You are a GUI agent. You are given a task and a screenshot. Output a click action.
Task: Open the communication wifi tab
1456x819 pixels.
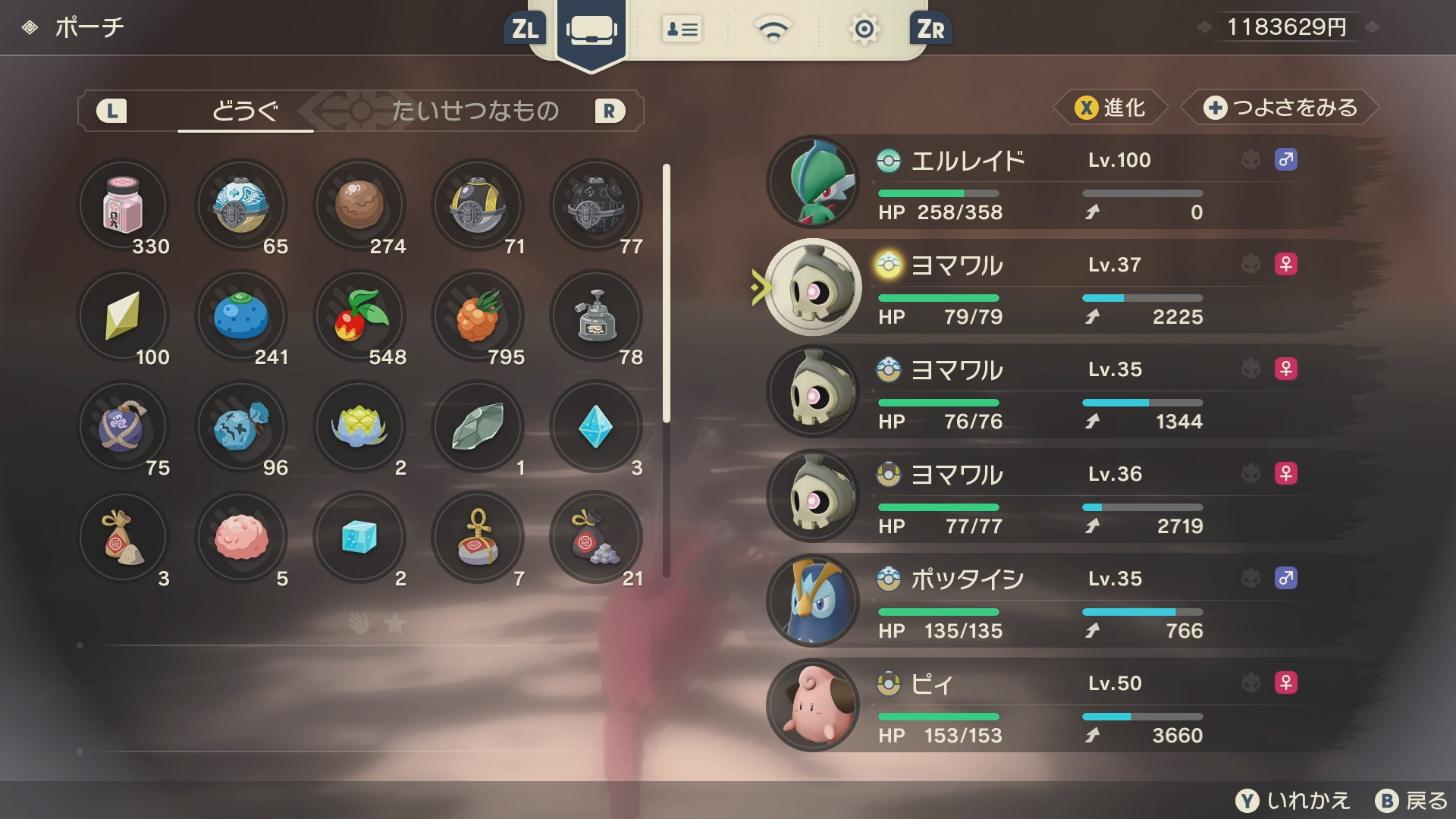pos(773,30)
